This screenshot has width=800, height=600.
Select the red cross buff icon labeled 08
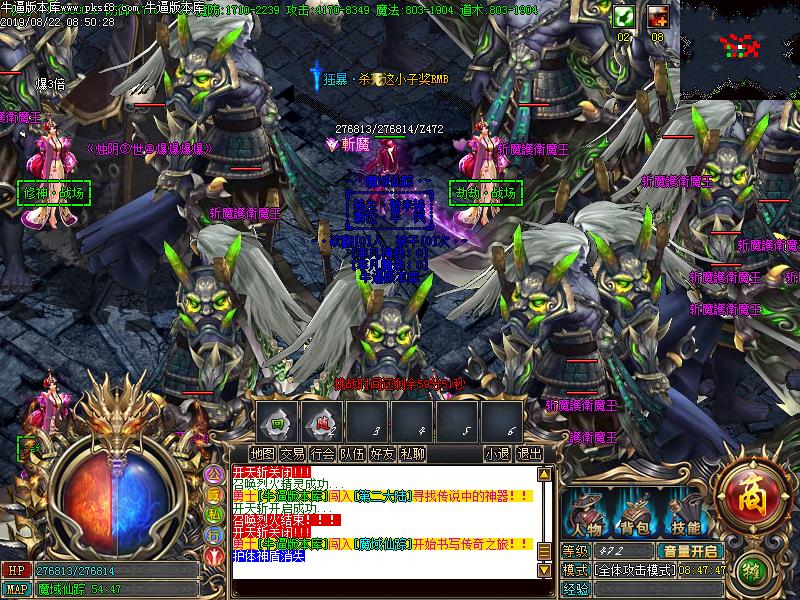(657, 16)
